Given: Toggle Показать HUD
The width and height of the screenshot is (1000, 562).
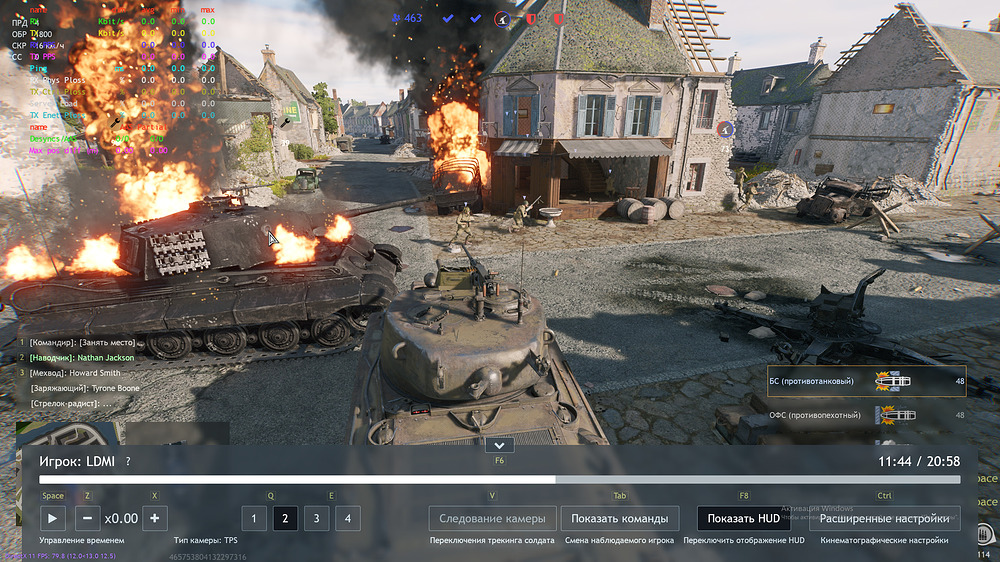Looking at the screenshot, I should click(743, 518).
